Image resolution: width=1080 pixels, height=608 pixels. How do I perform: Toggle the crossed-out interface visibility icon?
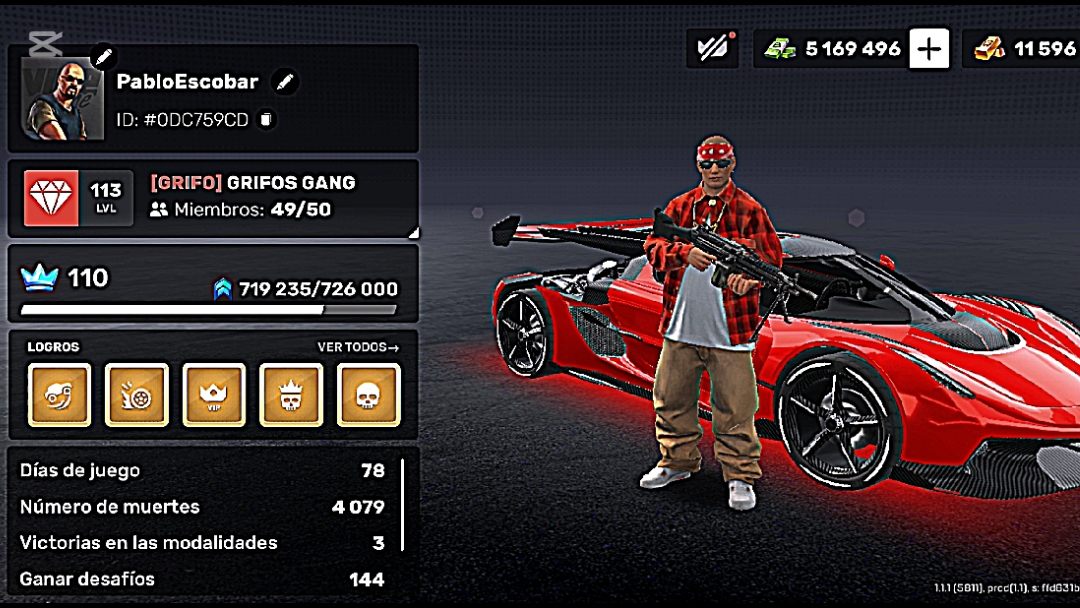tap(712, 48)
